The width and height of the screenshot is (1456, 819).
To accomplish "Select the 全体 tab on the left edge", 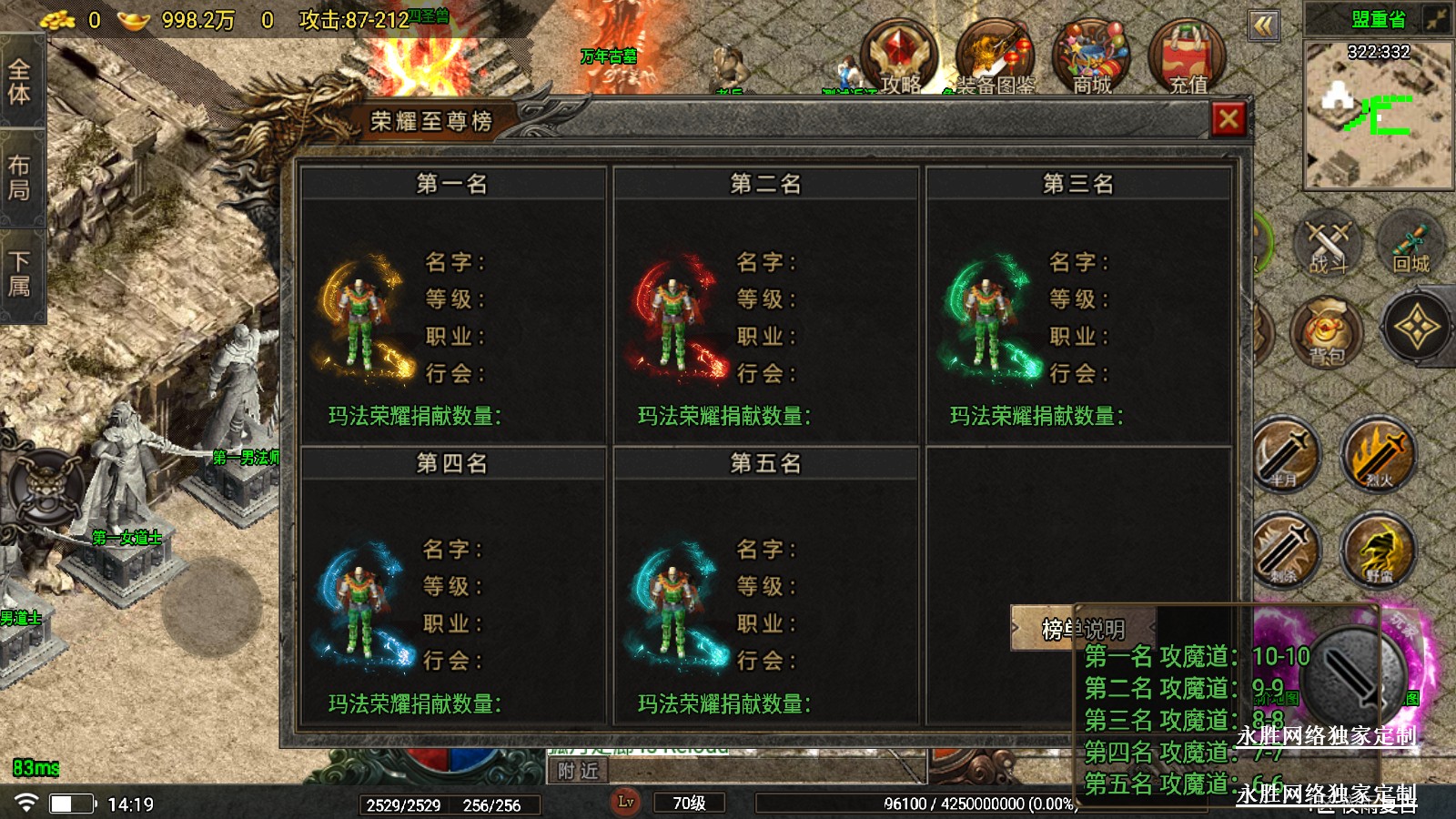I will 20,82.
